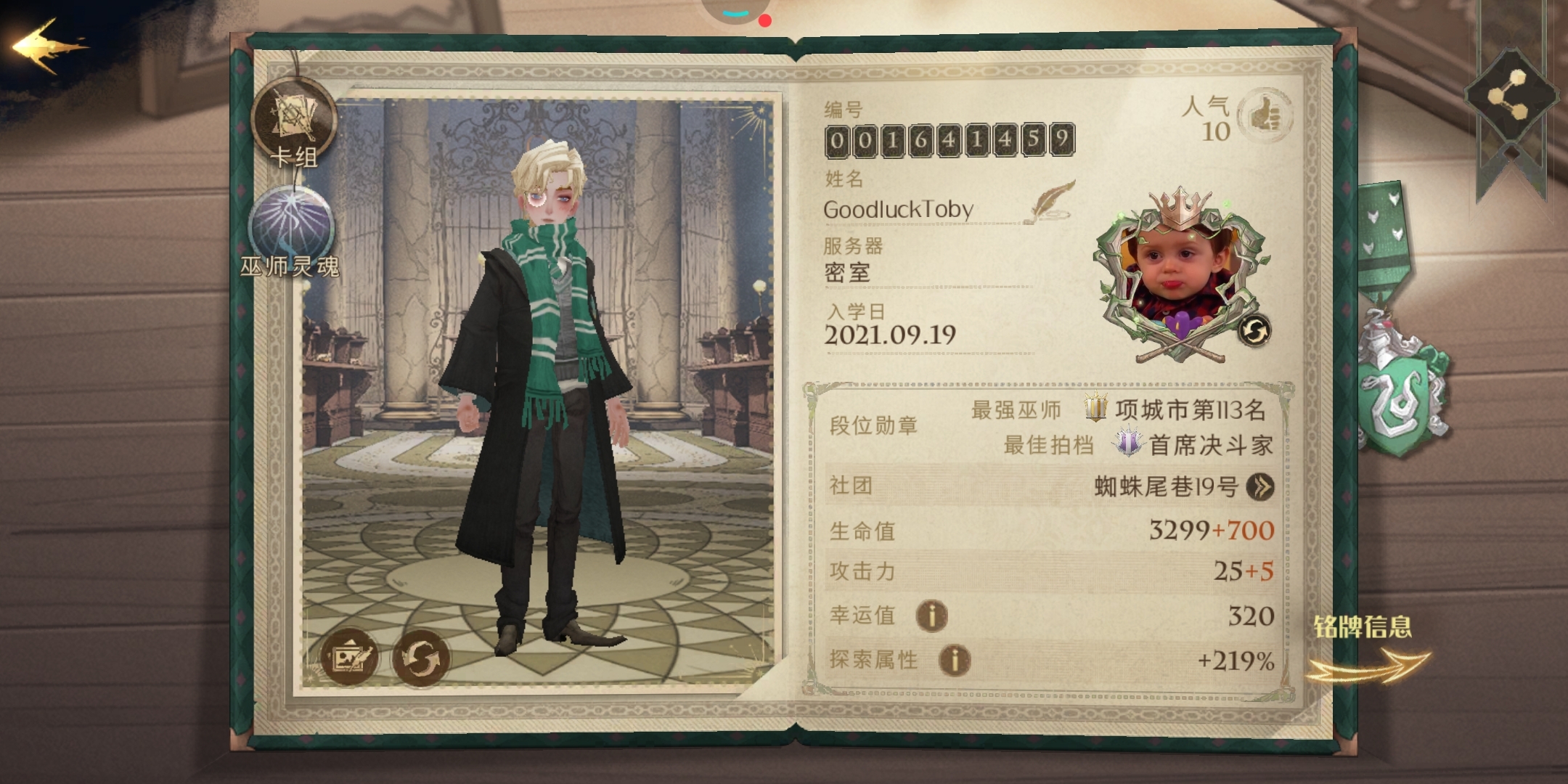Viewport: 1568px width, 784px height.
Task: Change the avatar with the swap icon
Action: click(x=1254, y=332)
